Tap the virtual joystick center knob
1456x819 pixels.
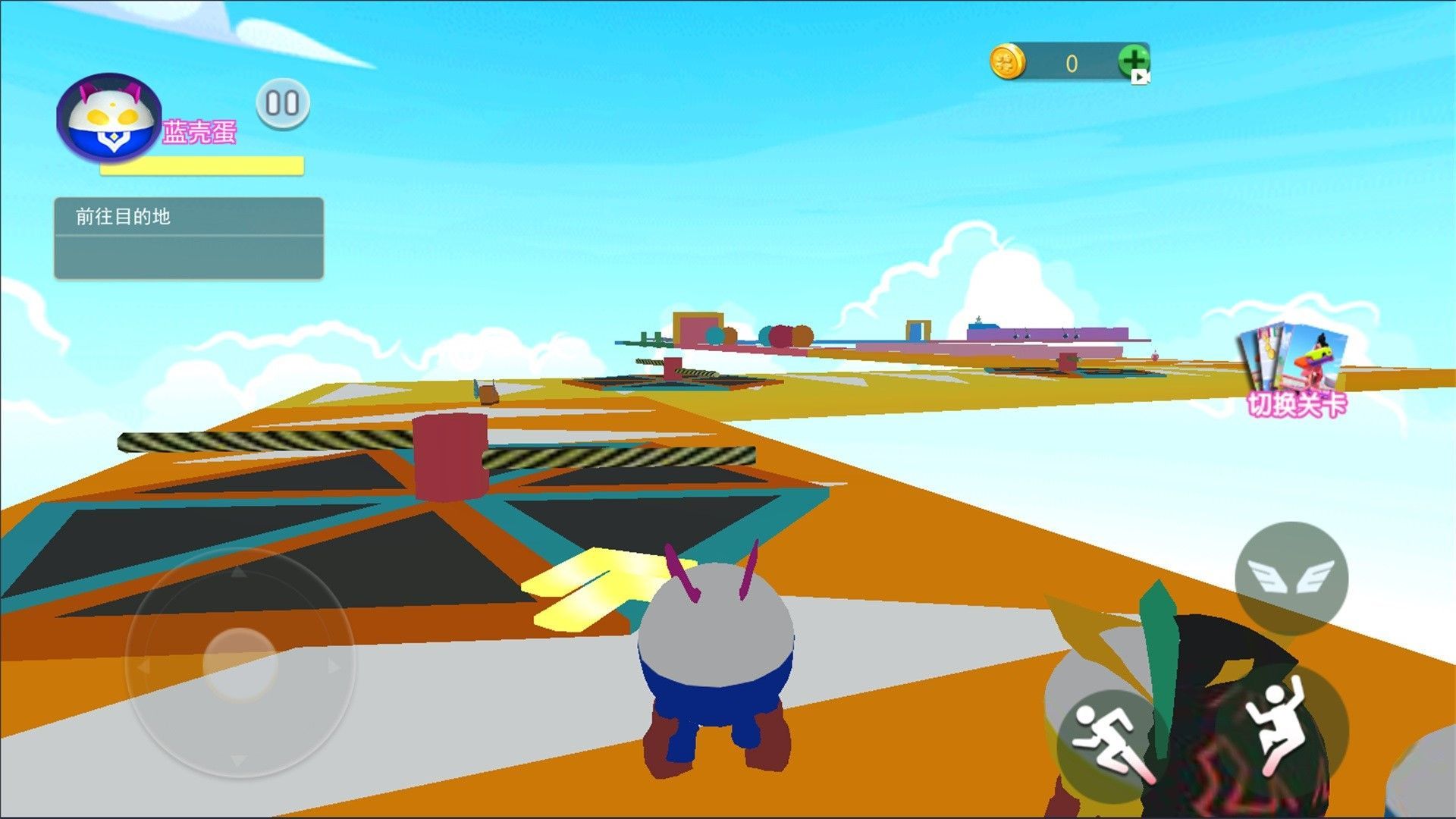pyautogui.click(x=240, y=663)
